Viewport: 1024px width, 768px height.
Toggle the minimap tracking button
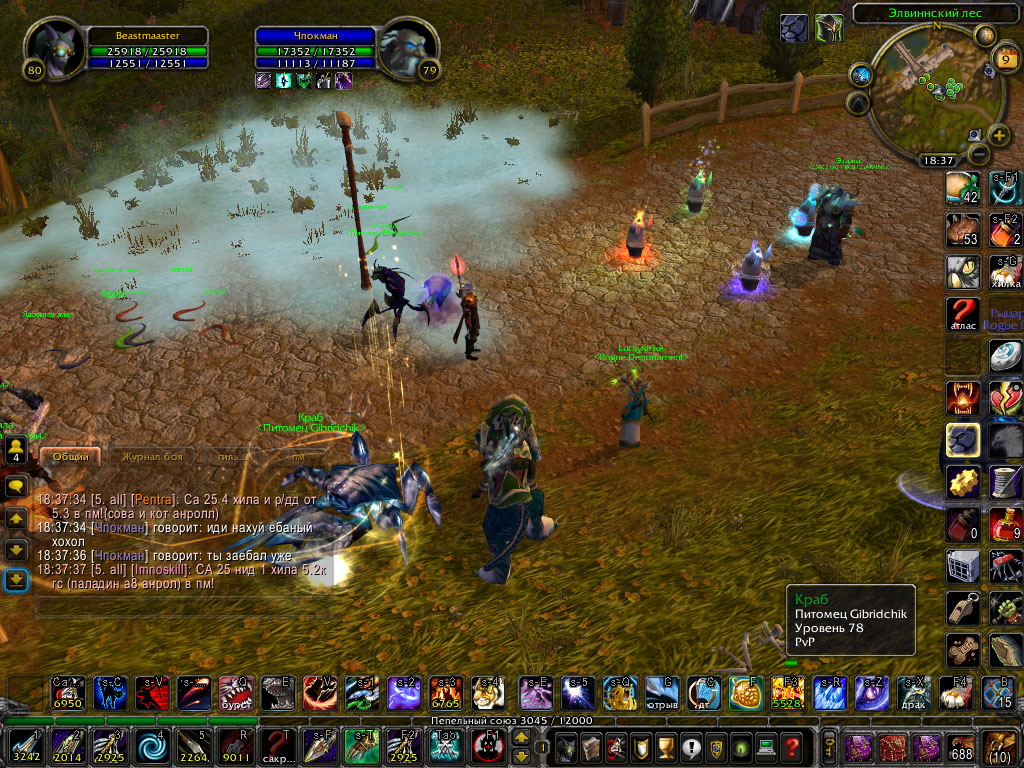coord(861,75)
